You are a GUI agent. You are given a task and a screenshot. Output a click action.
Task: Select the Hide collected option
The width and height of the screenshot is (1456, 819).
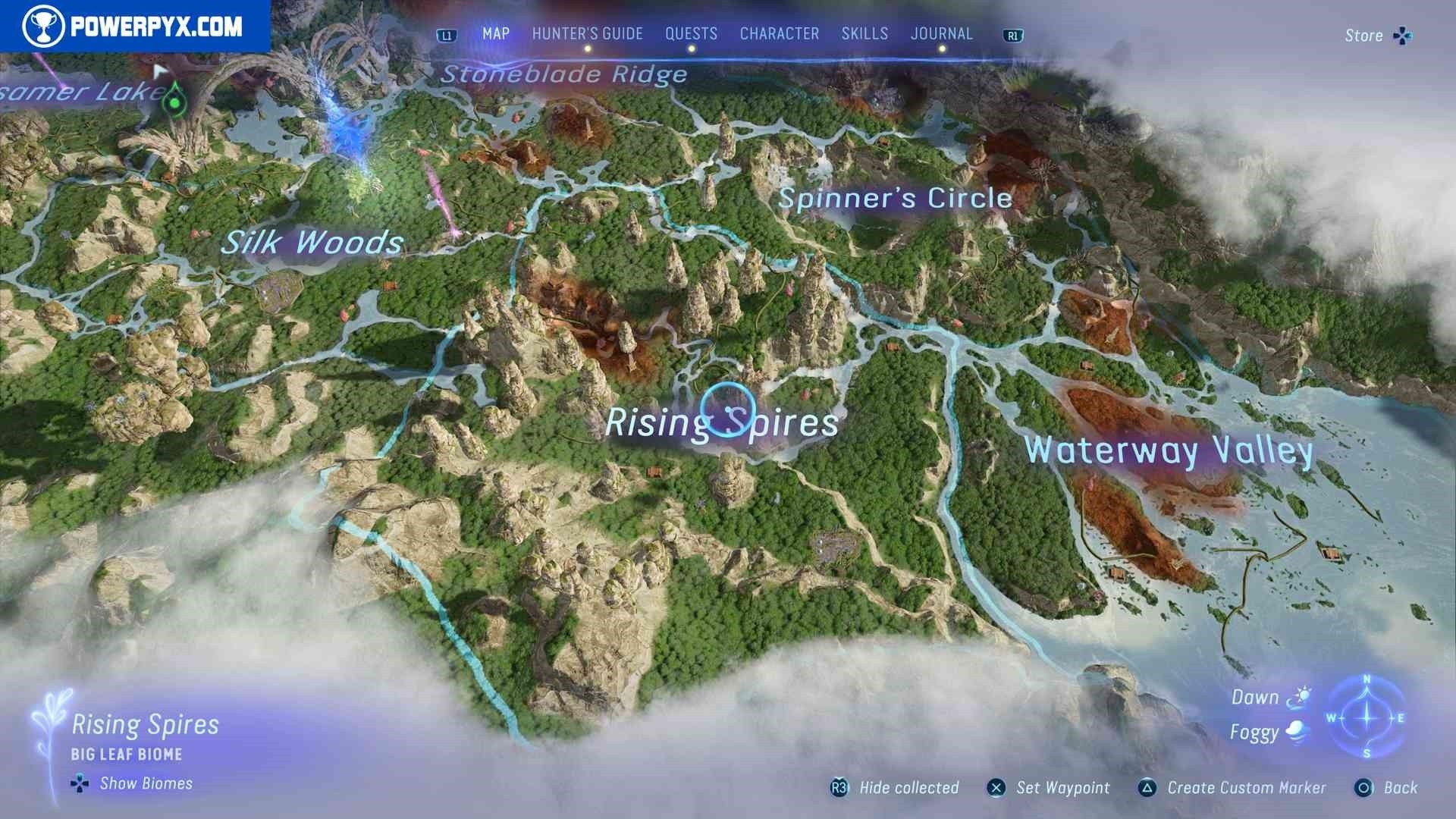(x=908, y=788)
